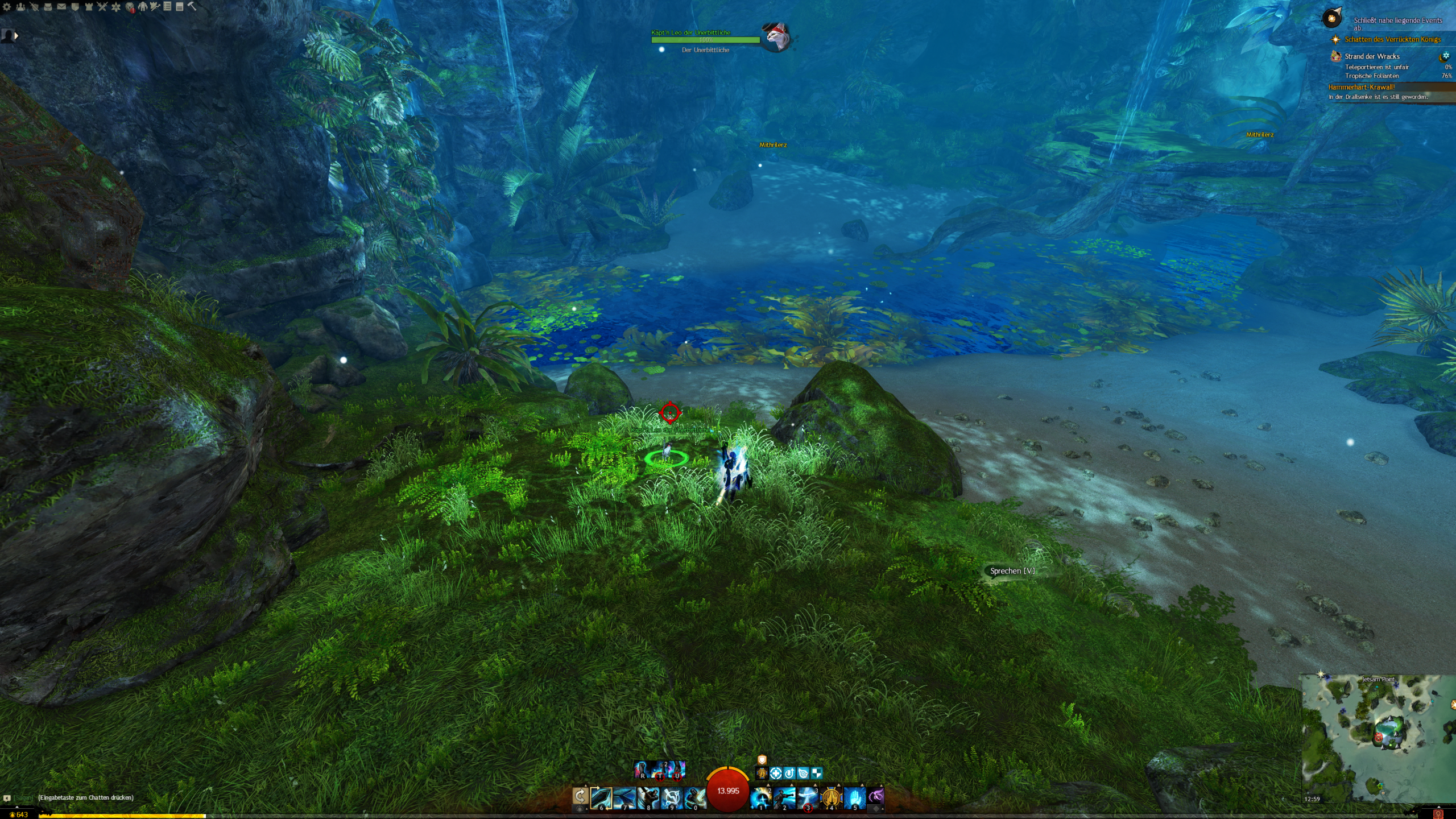Open the gear settings menu icon

point(7,7)
